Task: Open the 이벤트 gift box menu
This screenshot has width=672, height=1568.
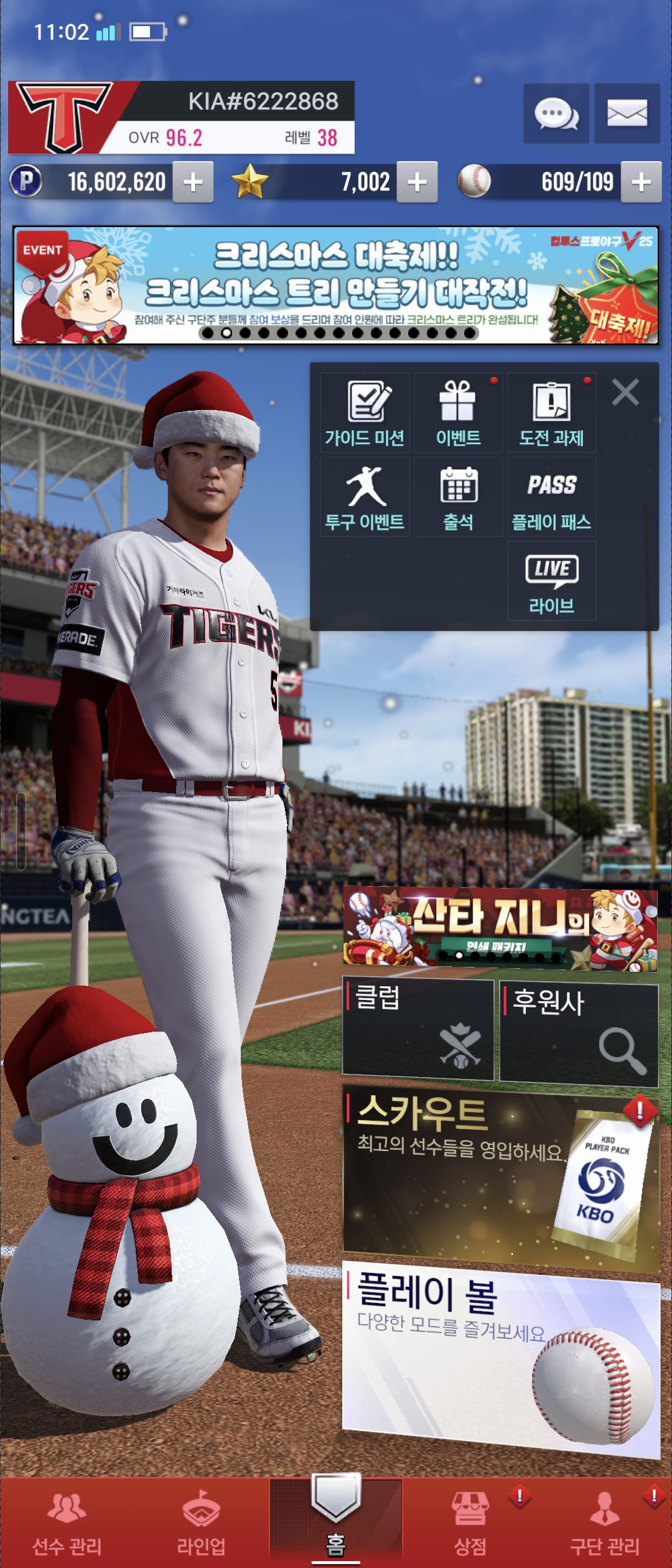Action: (x=459, y=413)
